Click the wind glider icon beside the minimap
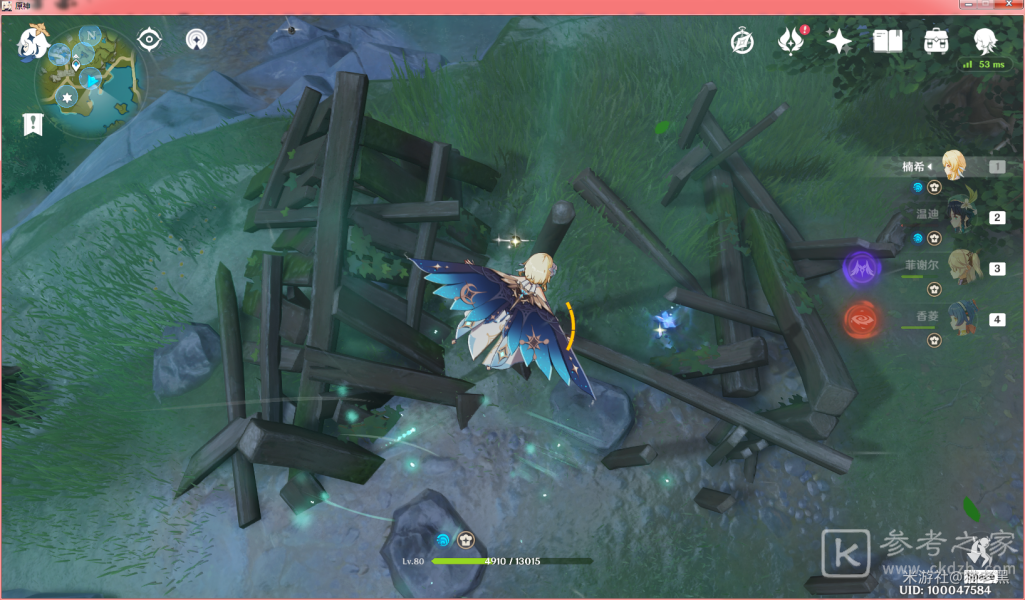 click(x=197, y=40)
